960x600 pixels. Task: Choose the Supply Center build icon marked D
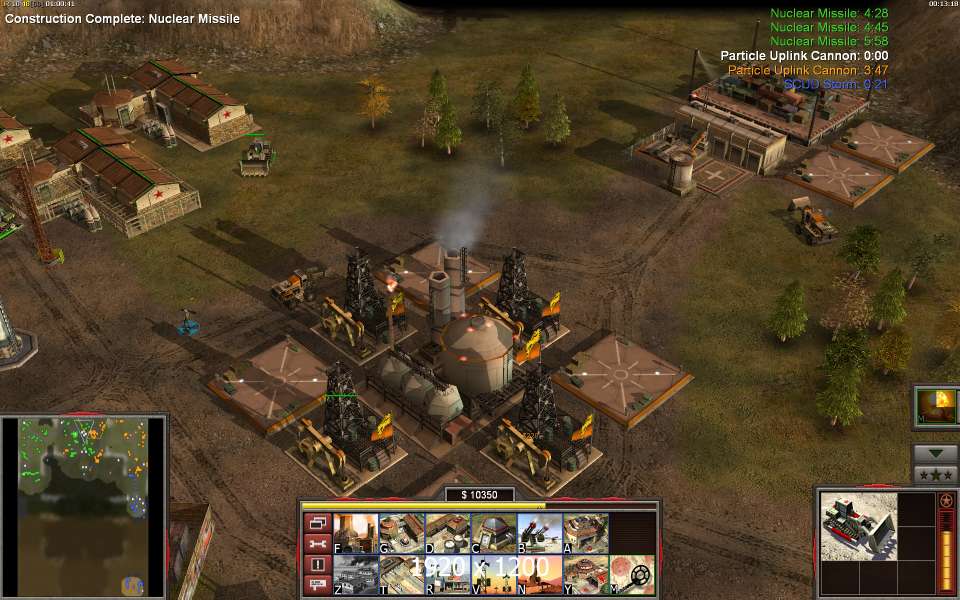click(x=447, y=533)
